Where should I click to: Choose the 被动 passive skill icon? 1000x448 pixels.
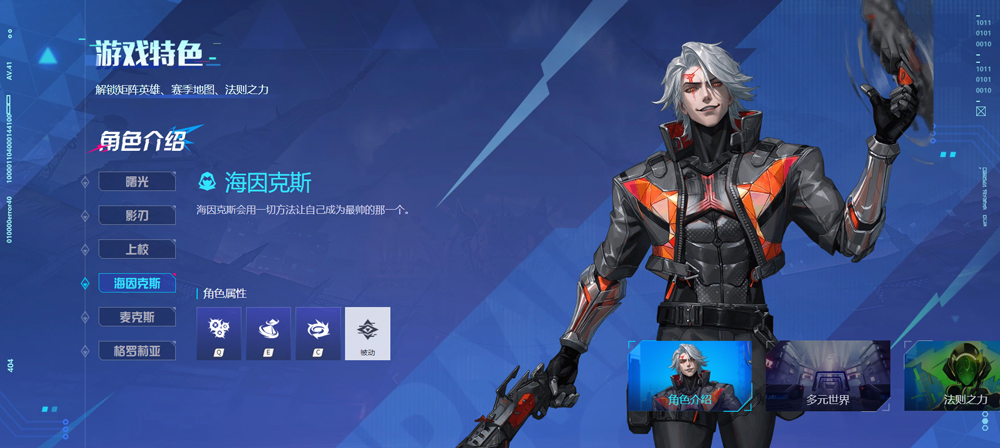[x=367, y=333]
